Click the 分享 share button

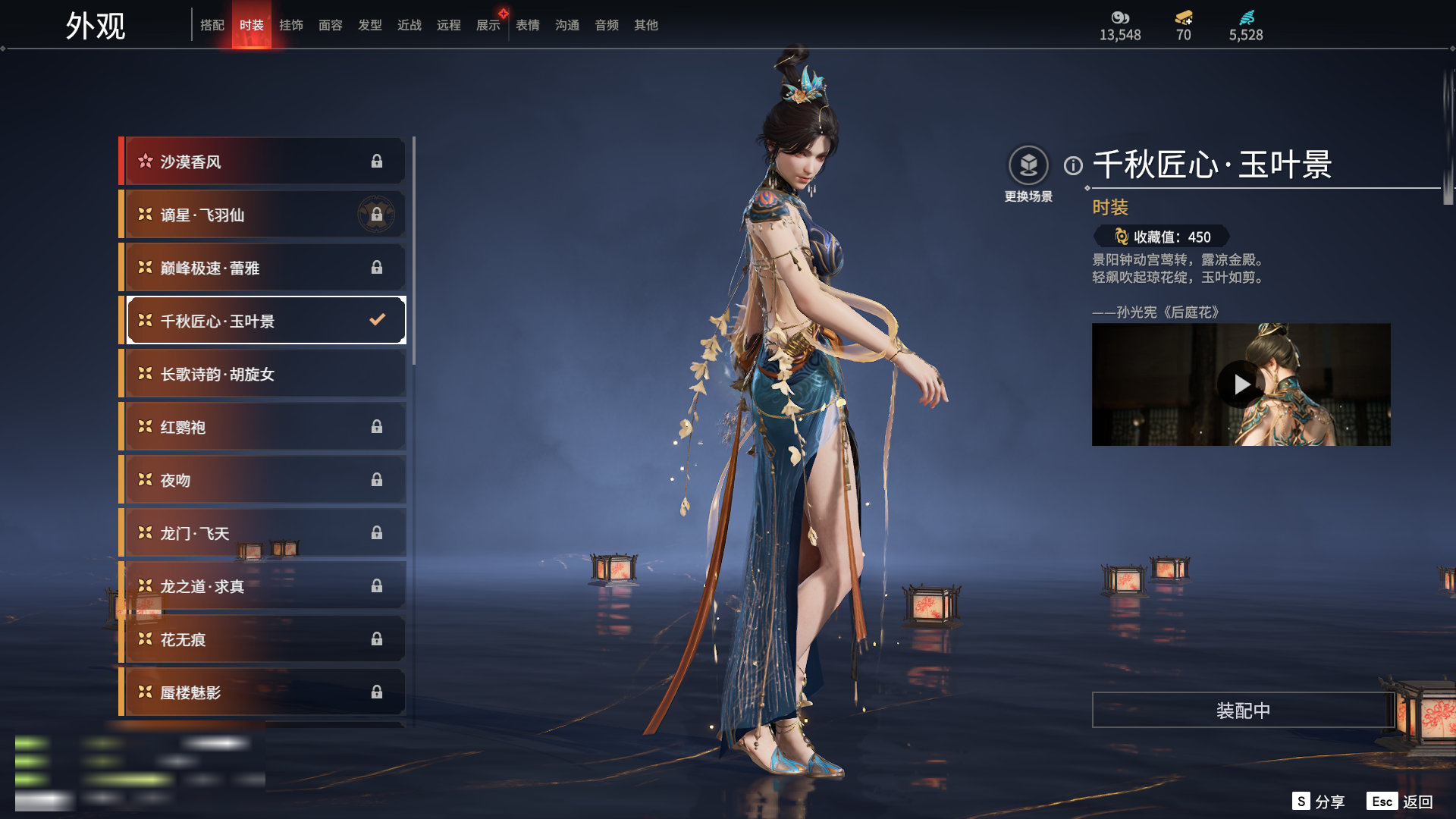1319,801
